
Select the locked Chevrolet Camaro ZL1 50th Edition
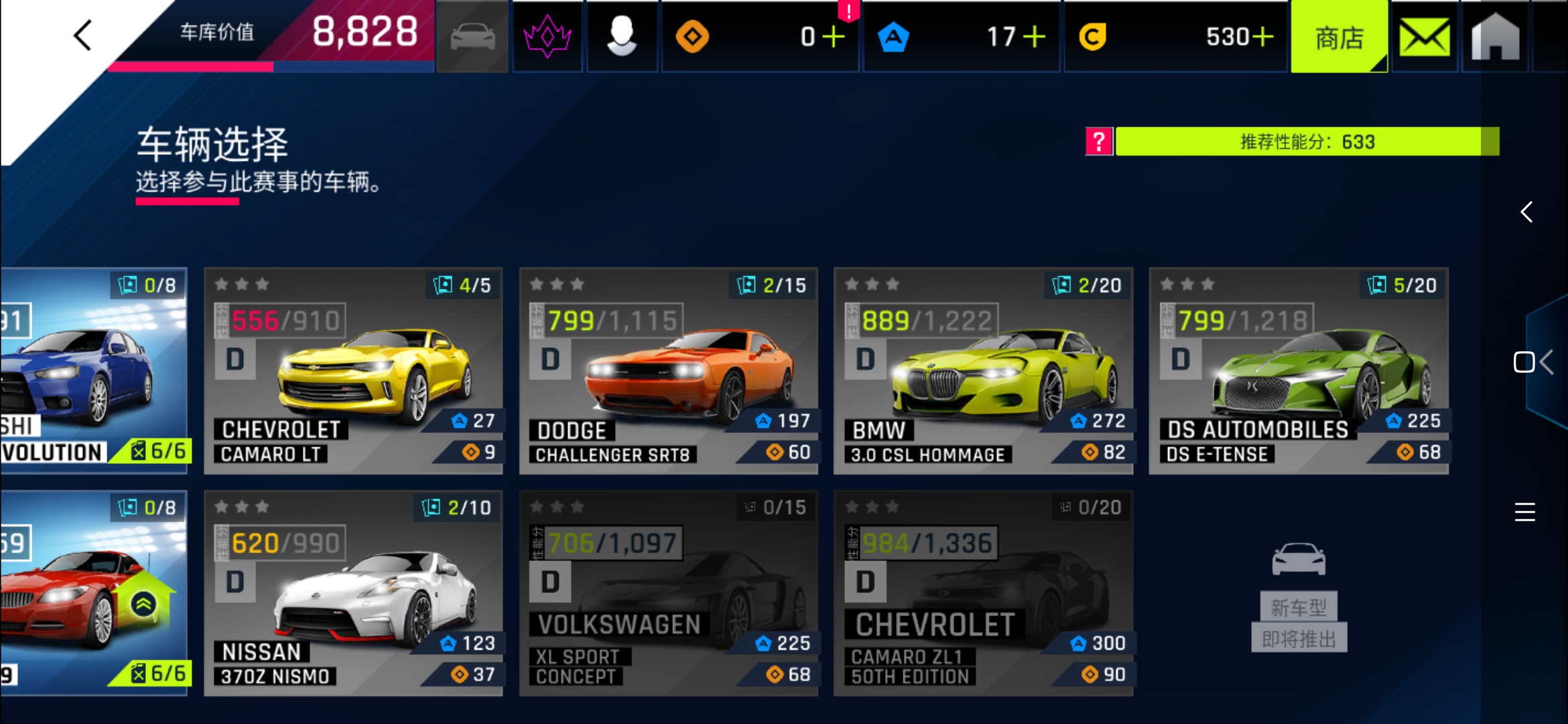tap(983, 593)
